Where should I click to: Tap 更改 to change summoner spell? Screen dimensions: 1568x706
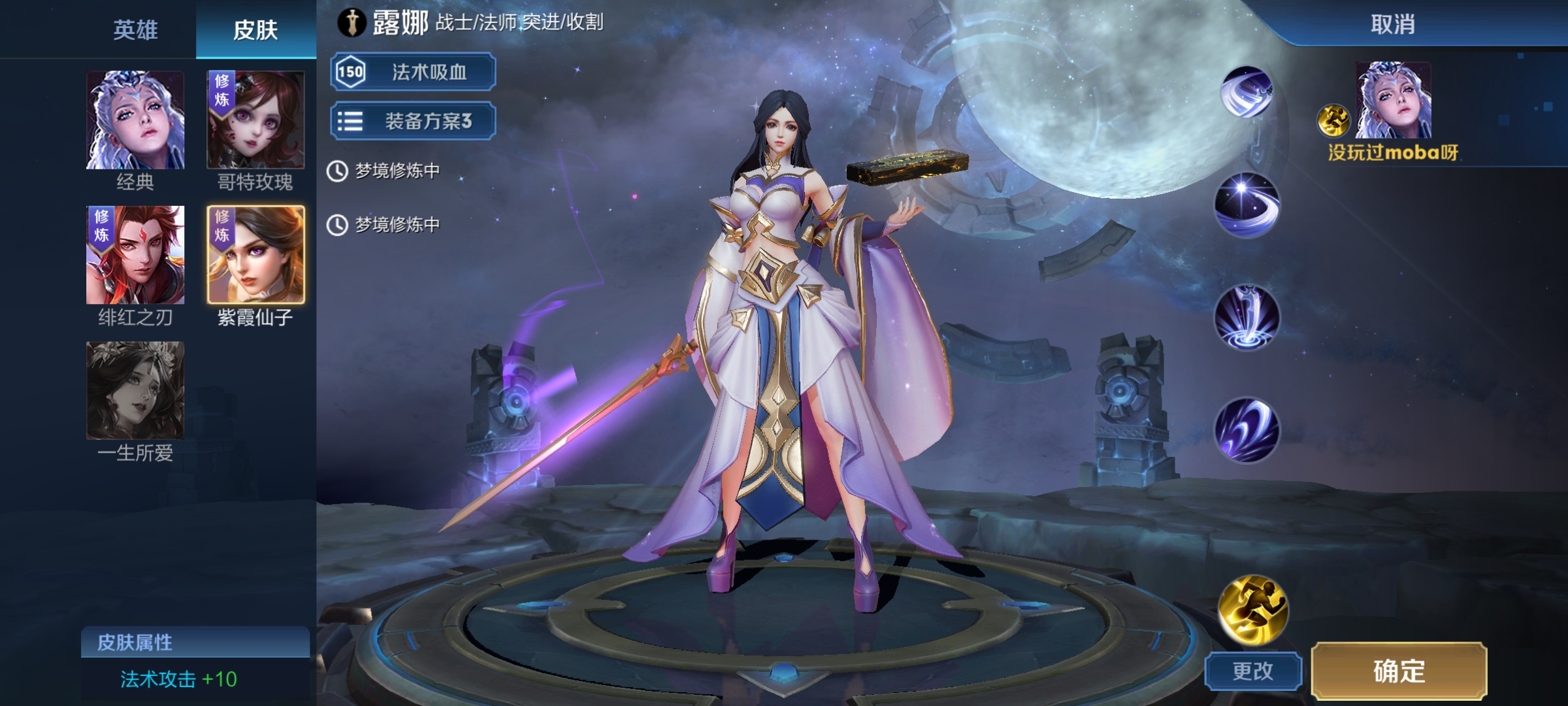[1252, 671]
